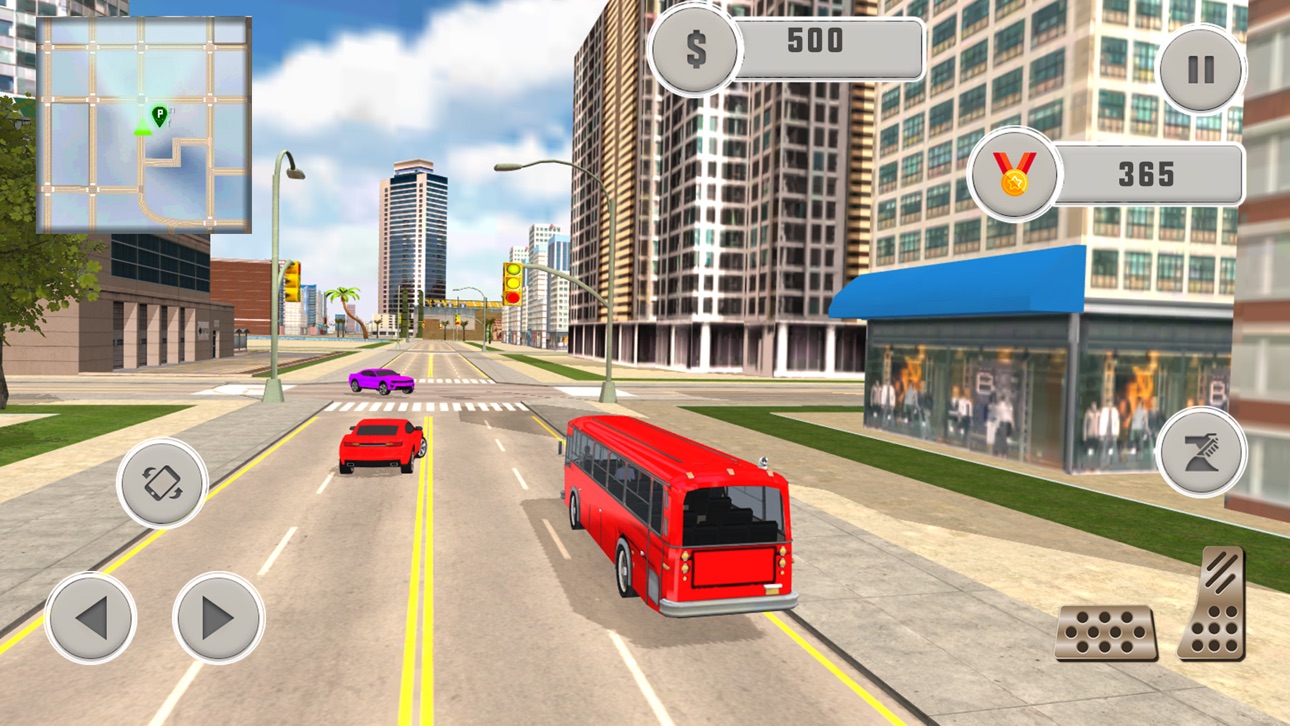This screenshot has height=726, width=1290.
Task: Tap the medal icon beside the score
Action: pyautogui.click(x=1014, y=175)
